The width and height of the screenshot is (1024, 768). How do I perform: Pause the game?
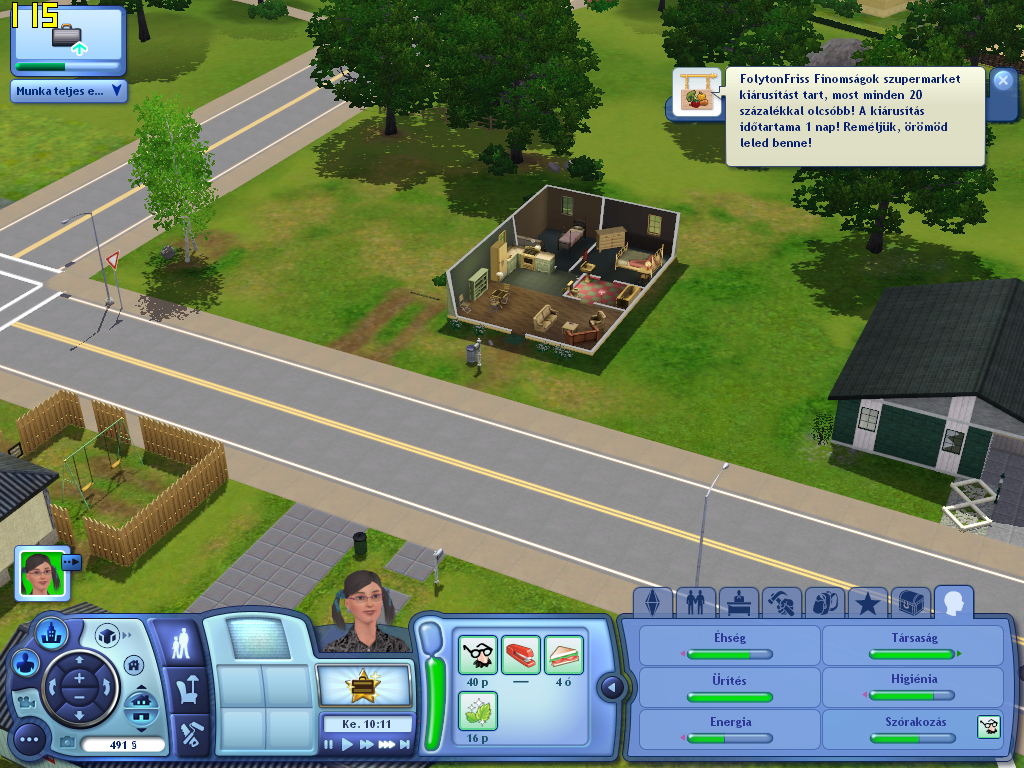tap(329, 744)
